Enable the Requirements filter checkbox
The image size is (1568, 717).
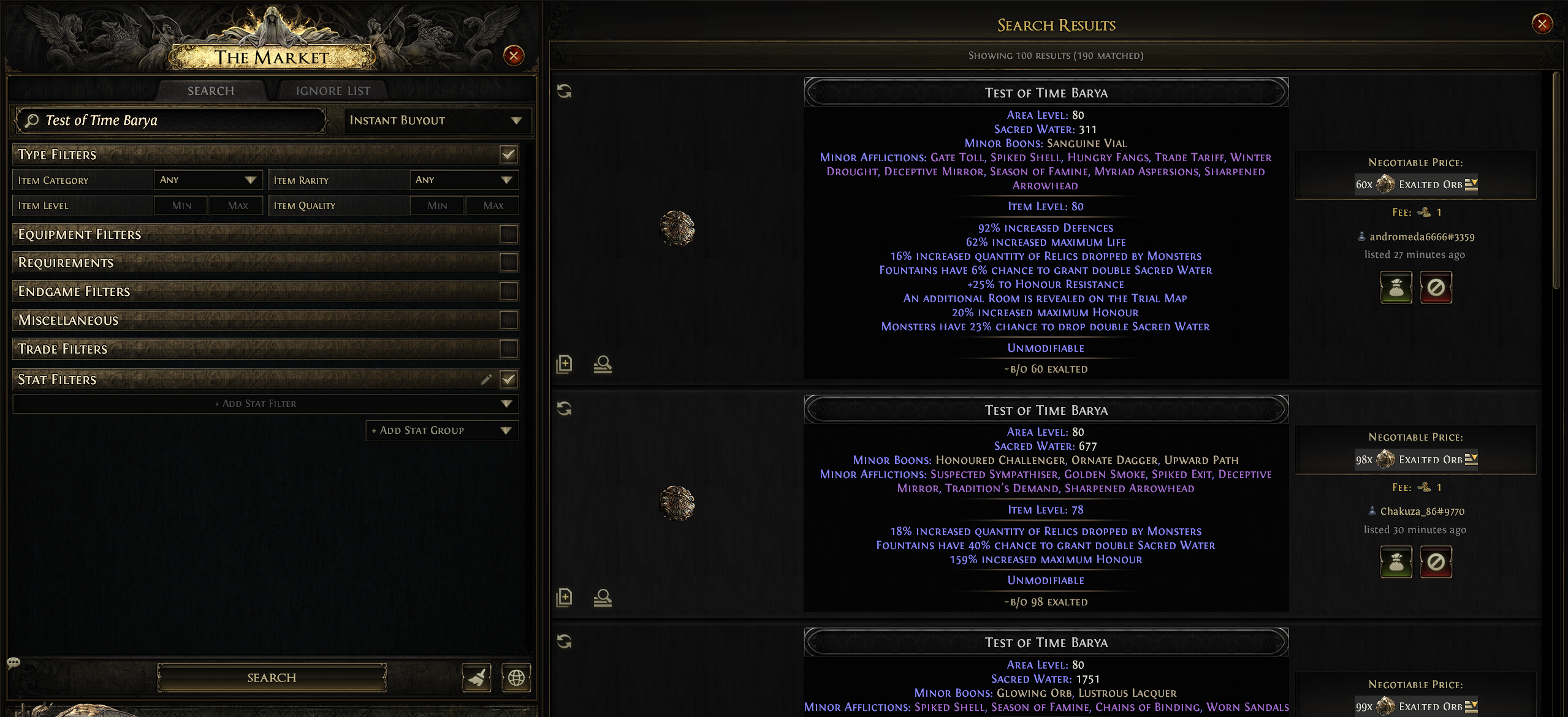(x=508, y=262)
